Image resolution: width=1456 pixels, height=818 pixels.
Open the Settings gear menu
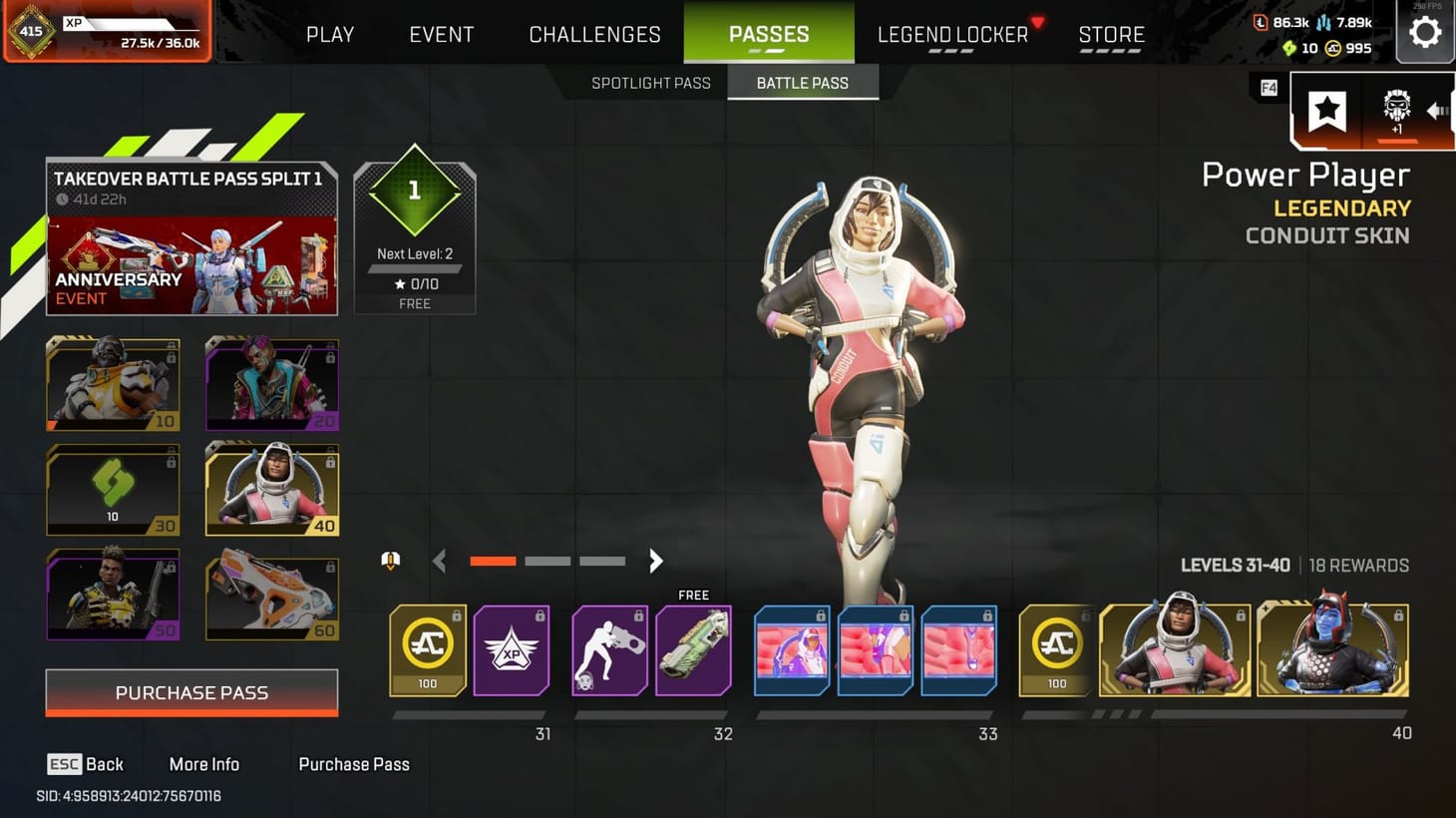1425,31
